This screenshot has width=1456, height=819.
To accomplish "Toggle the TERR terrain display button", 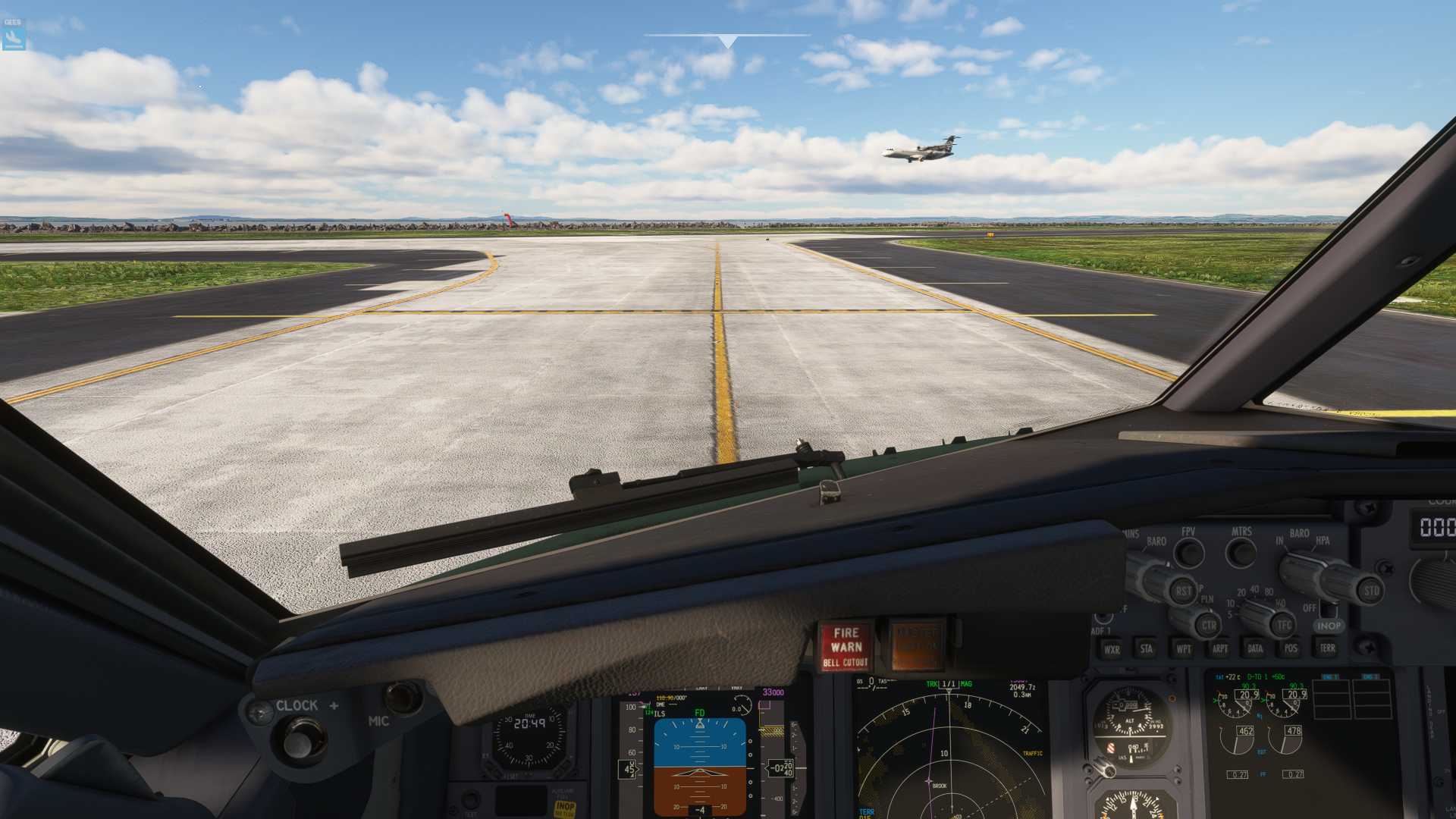I will 1327,648.
